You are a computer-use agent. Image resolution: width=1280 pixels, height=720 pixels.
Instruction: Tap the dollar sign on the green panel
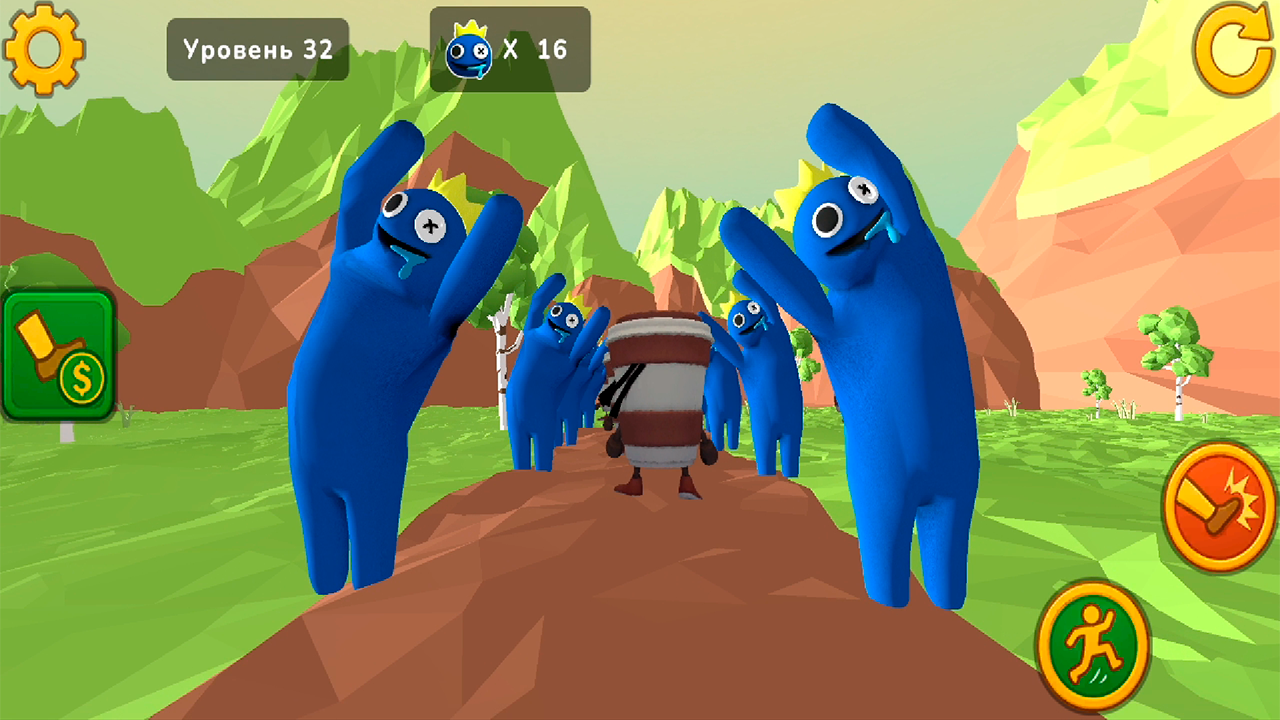[80, 378]
